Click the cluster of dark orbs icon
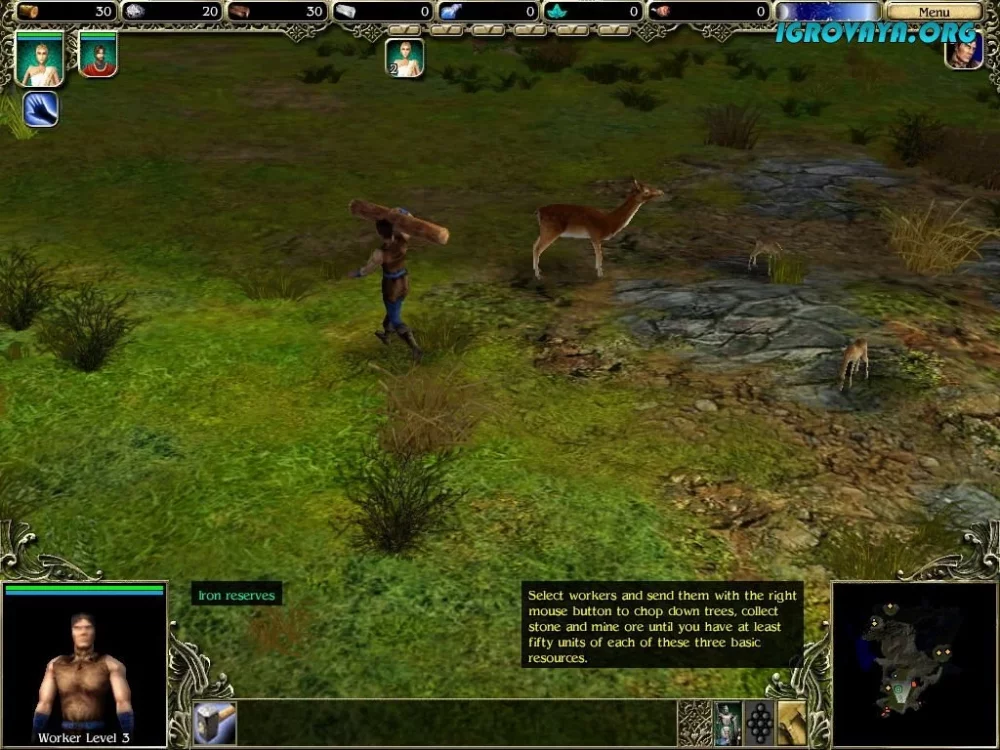The image size is (1000, 750). click(760, 723)
